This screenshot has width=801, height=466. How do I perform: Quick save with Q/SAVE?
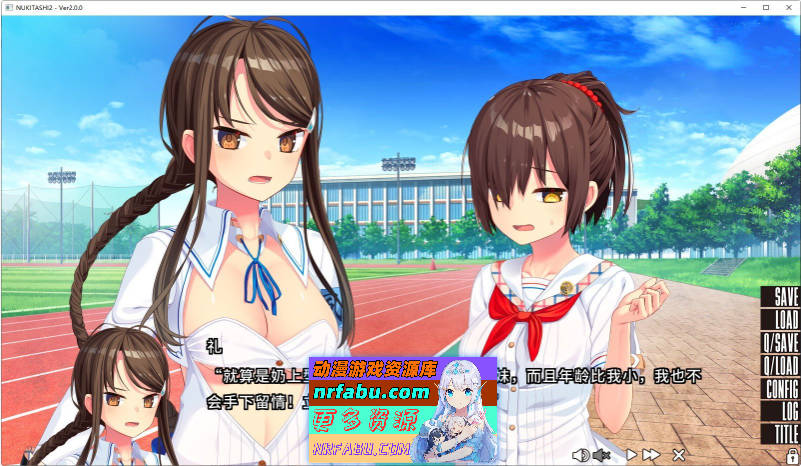point(781,343)
